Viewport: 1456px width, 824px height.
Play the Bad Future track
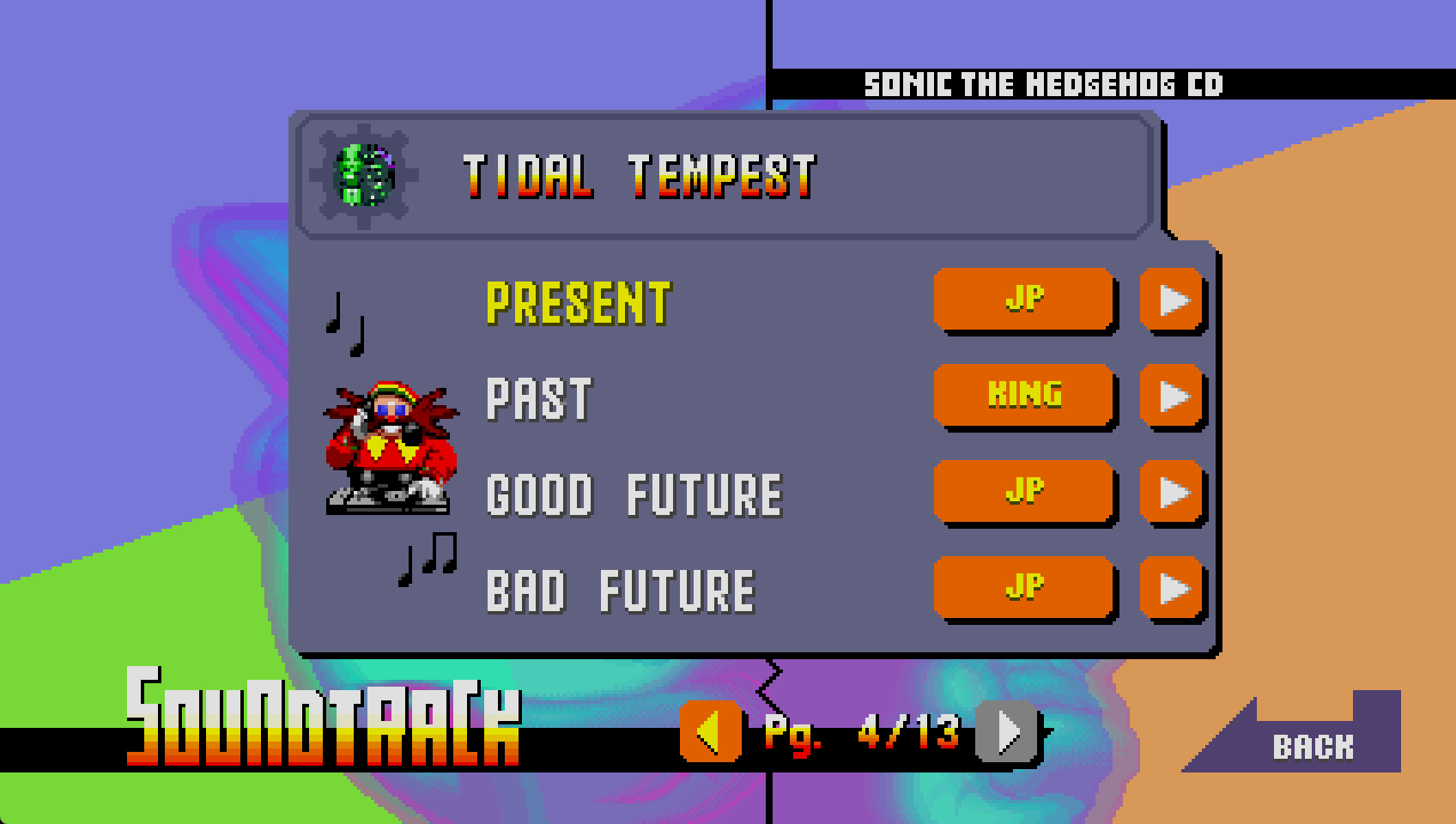[x=1172, y=589]
